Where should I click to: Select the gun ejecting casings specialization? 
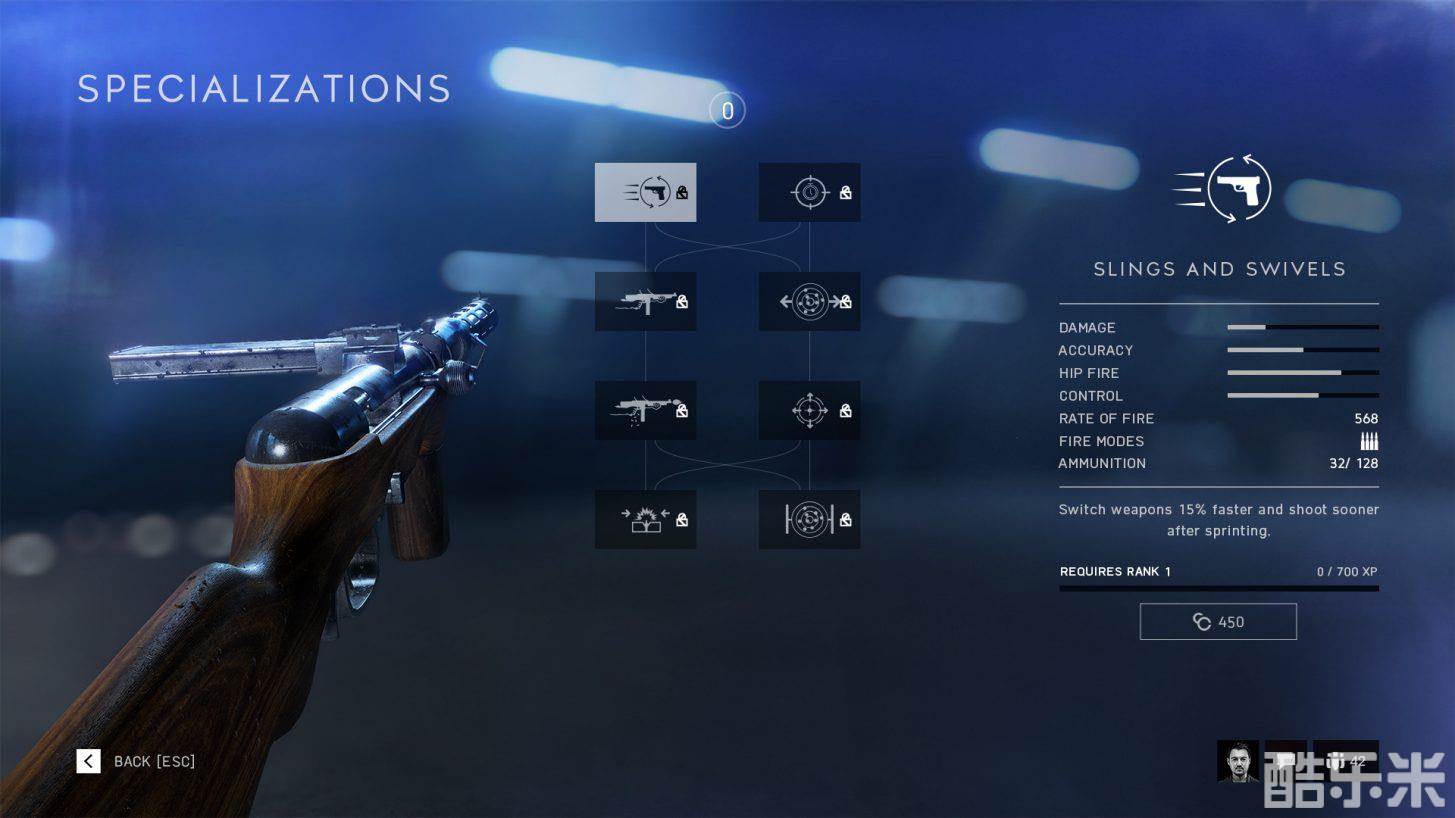tap(645, 410)
